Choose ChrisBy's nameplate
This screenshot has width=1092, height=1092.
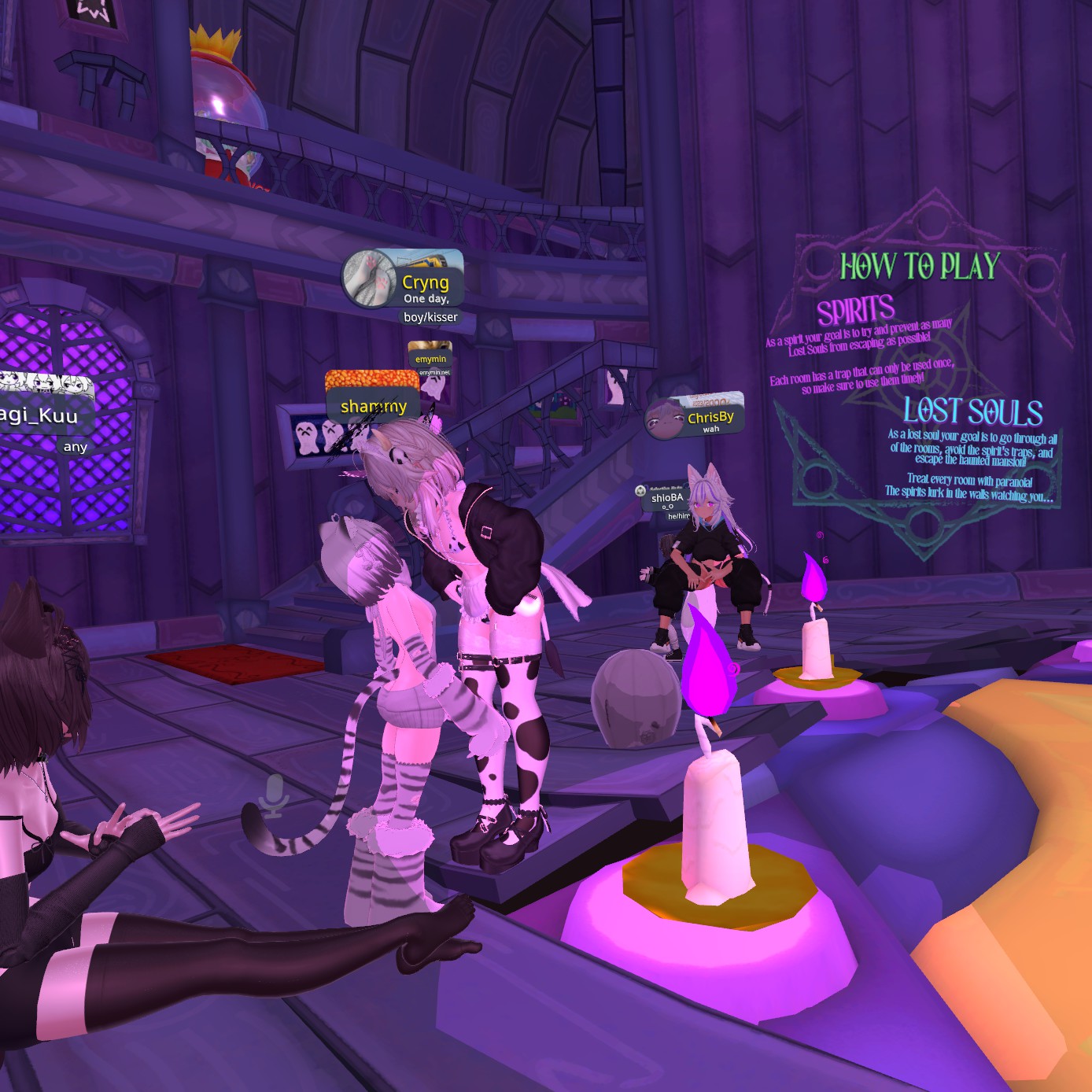[x=710, y=418]
